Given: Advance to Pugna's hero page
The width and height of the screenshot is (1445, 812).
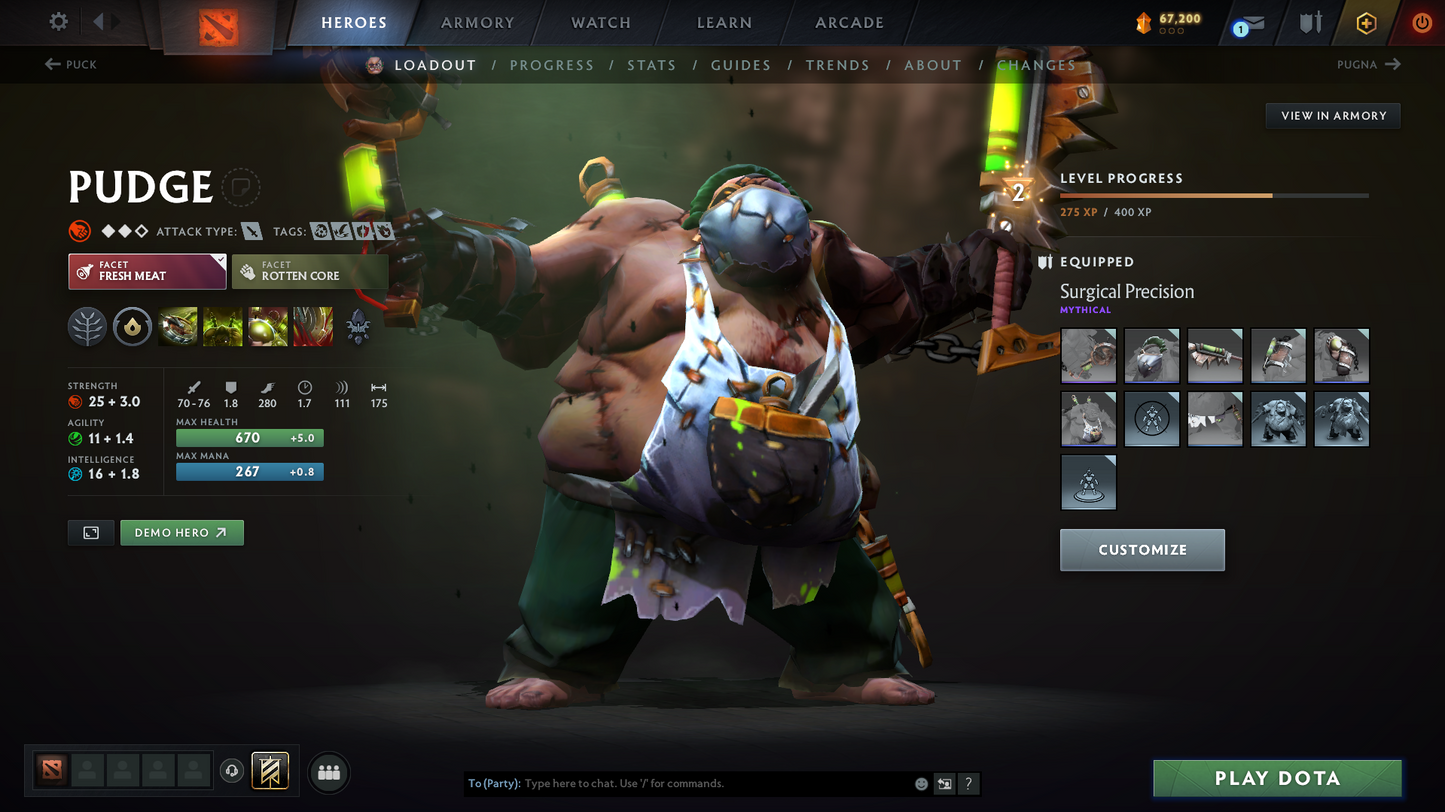Looking at the screenshot, I should [1369, 64].
